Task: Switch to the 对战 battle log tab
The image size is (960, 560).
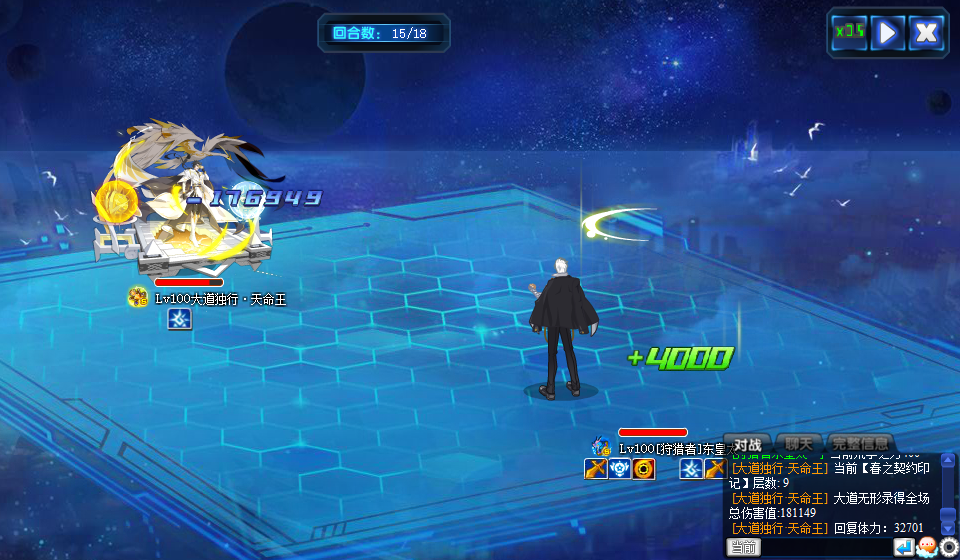Action: [x=747, y=444]
